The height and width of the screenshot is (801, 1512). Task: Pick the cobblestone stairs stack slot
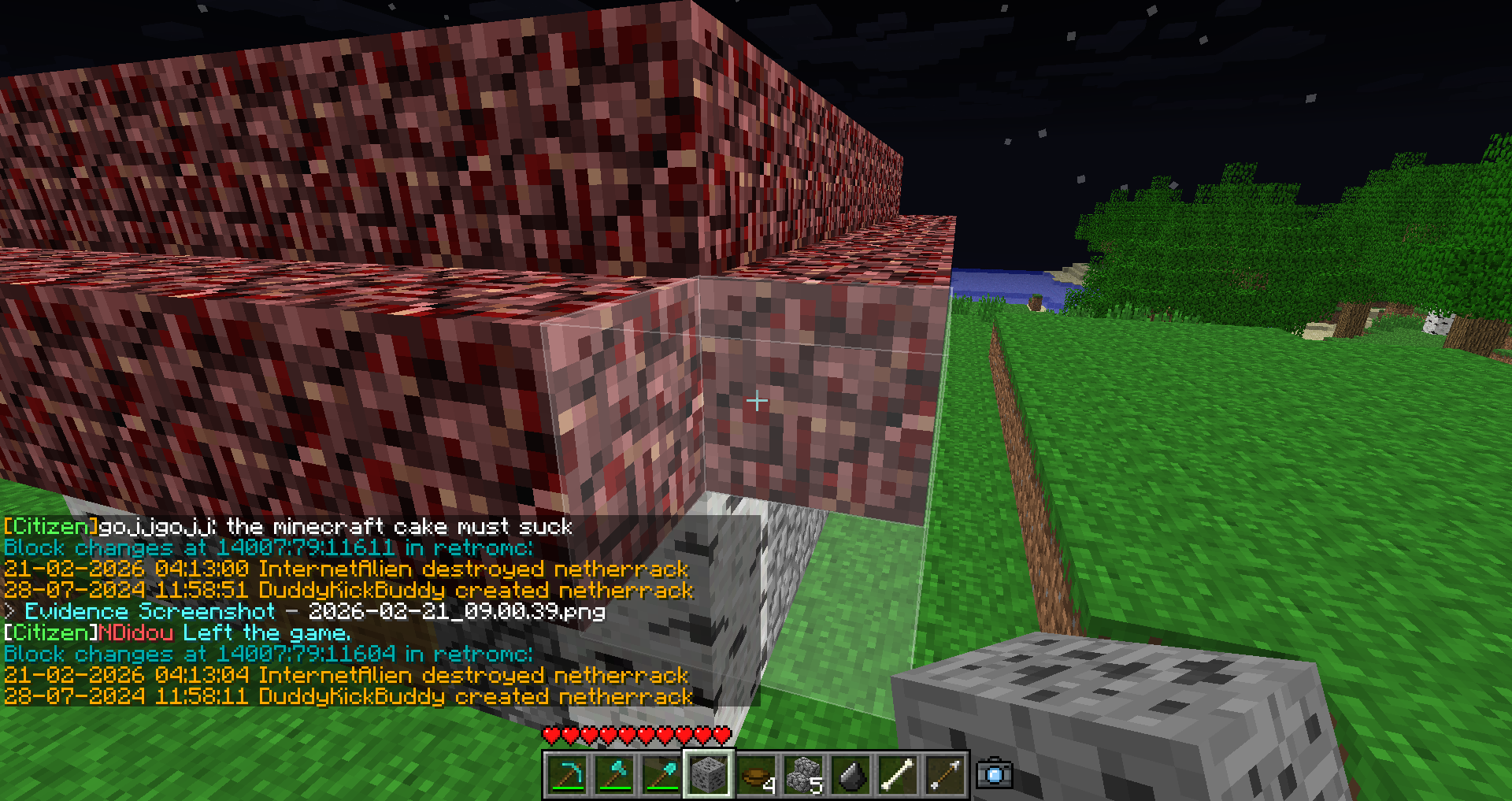pos(803,775)
